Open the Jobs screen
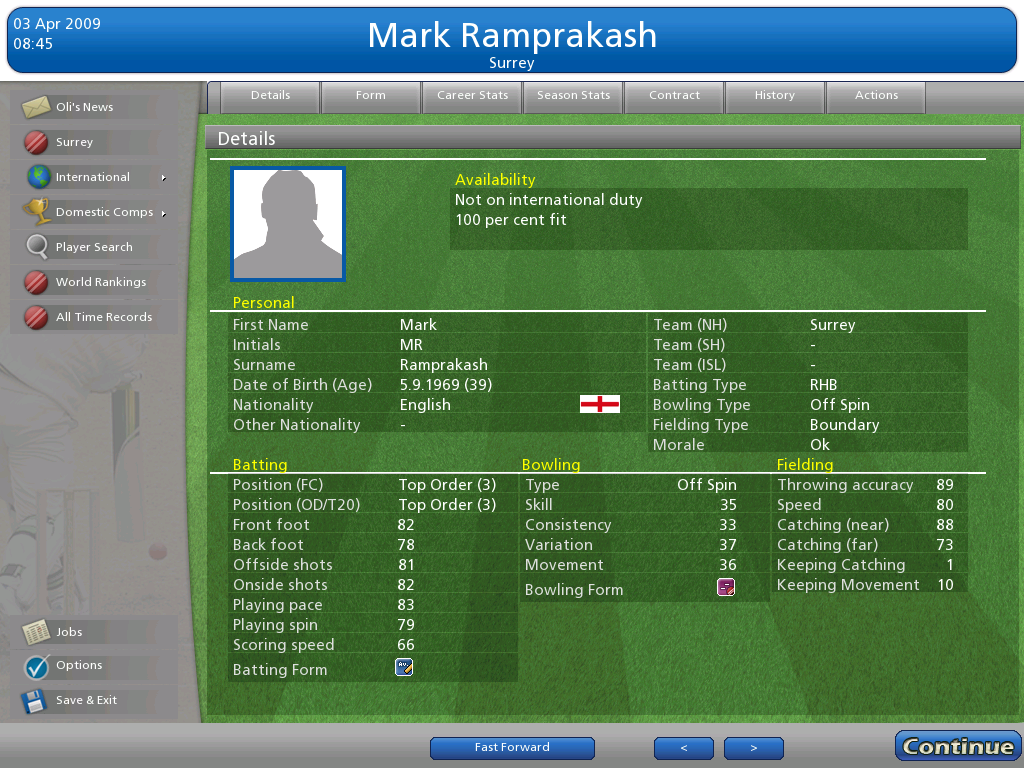 pyautogui.click(x=69, y=632)
